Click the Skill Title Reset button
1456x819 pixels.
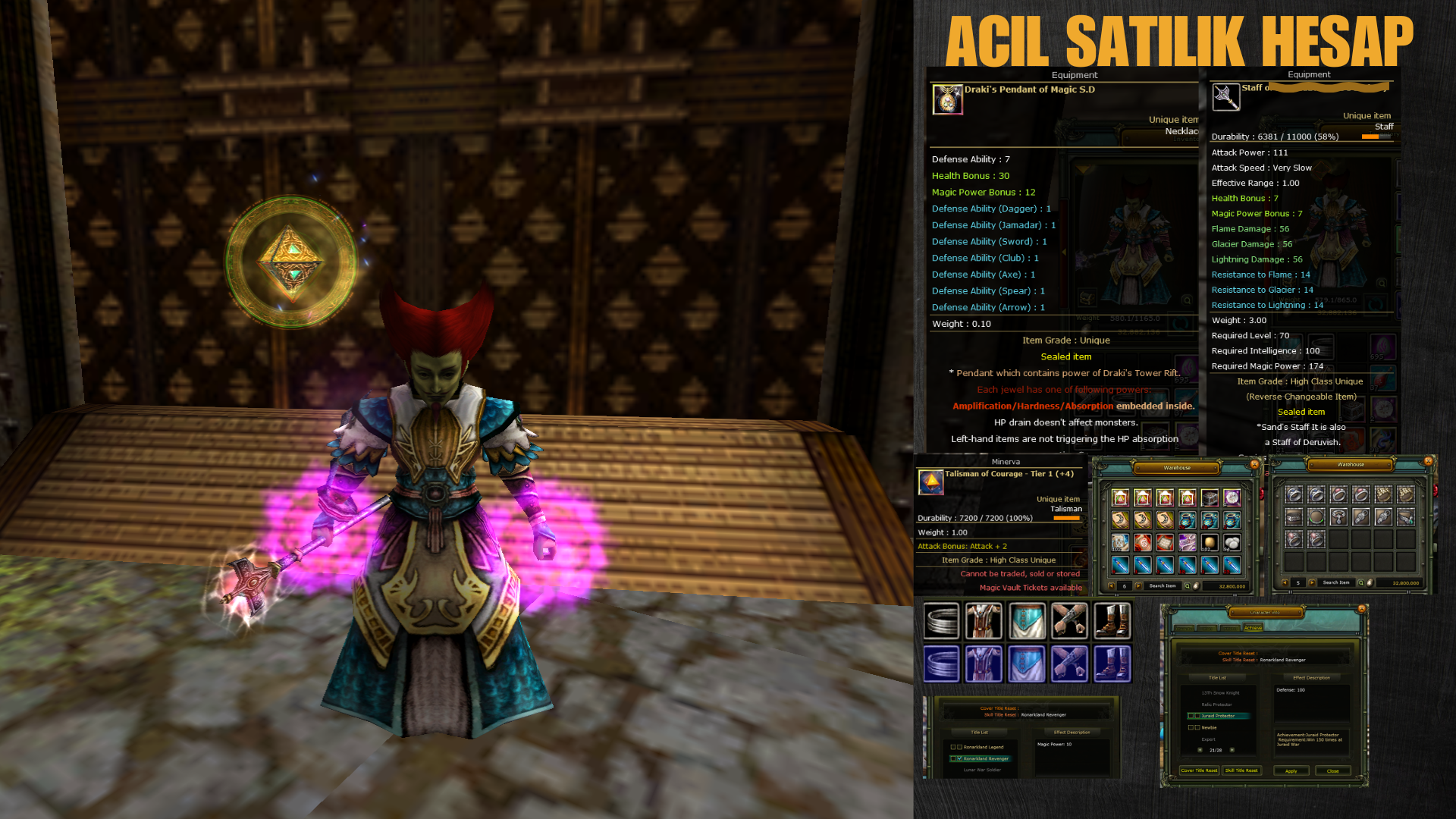[1241, 770]
